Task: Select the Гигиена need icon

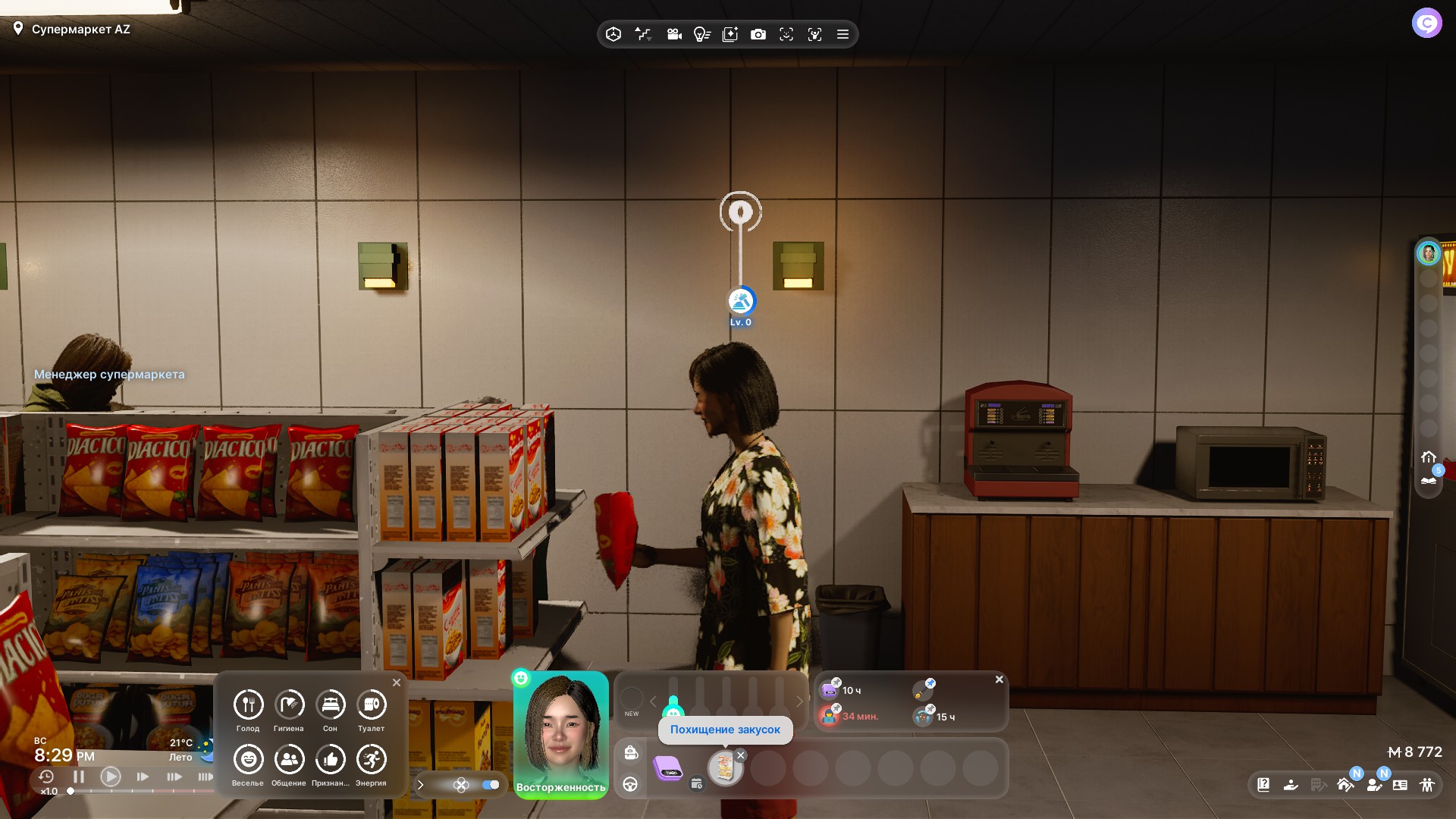Action: (289, 705)
